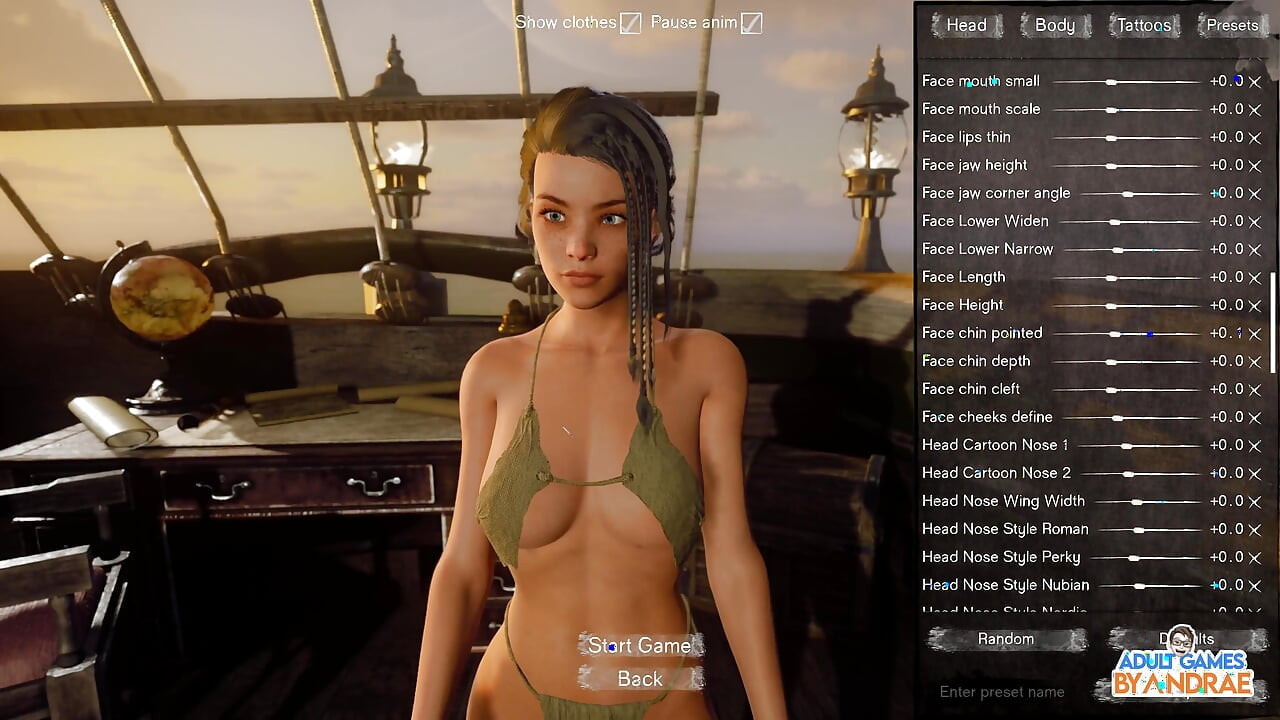Adjust the Face cheeks define slider
The image size is (1280, 720).
tap(1118, 418)
